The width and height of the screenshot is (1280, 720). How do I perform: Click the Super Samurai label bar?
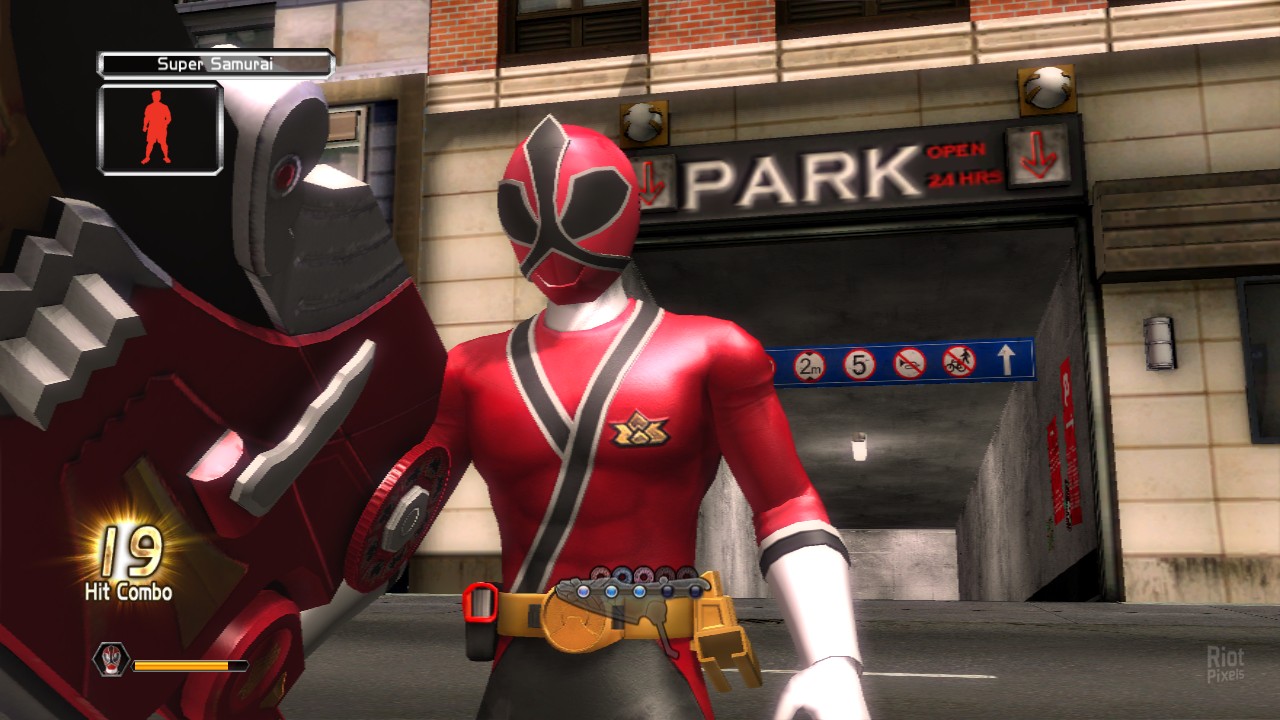tap(215, 65)
